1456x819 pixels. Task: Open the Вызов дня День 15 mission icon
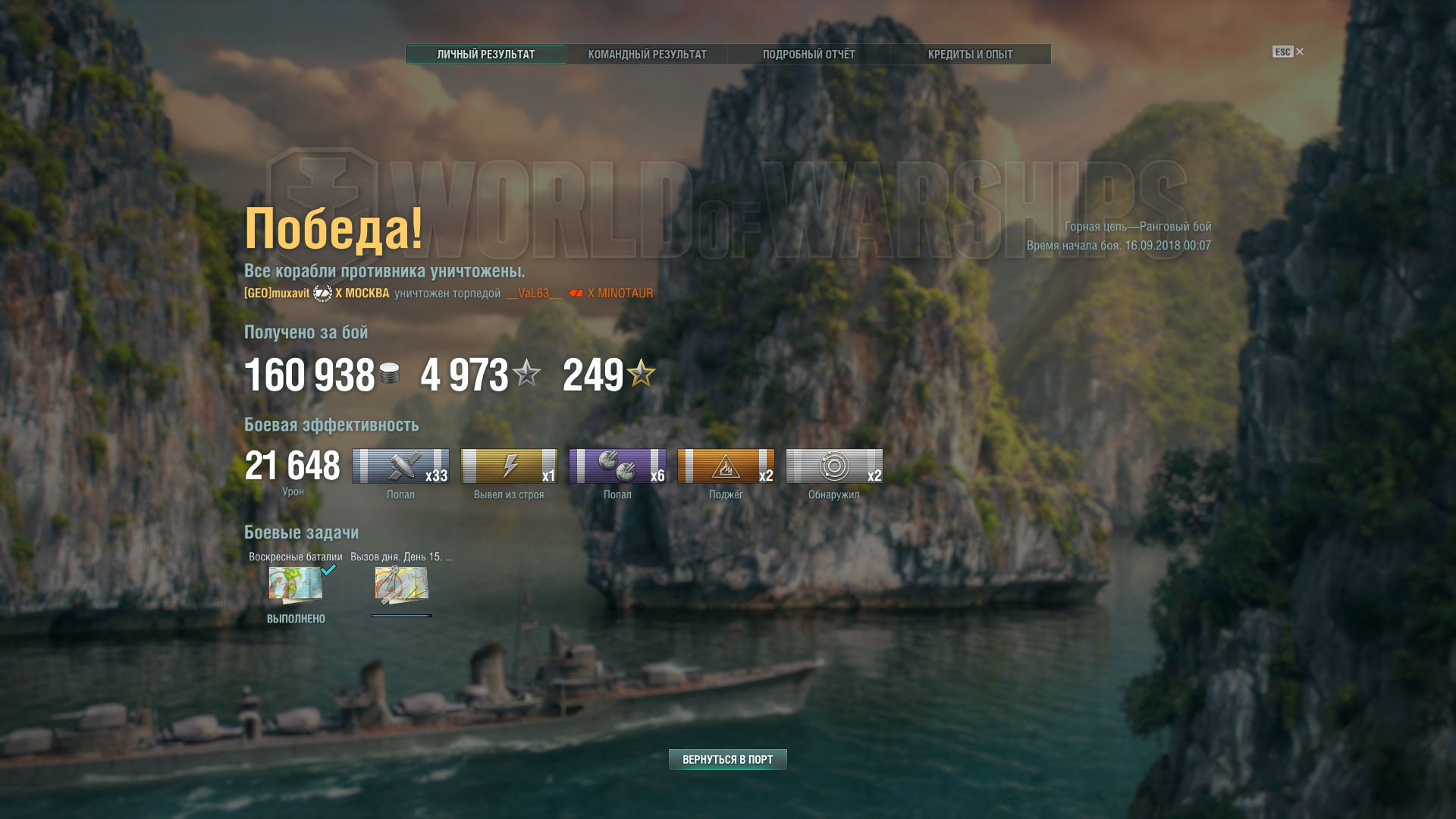pyautogui.click(x=401, y=585)
